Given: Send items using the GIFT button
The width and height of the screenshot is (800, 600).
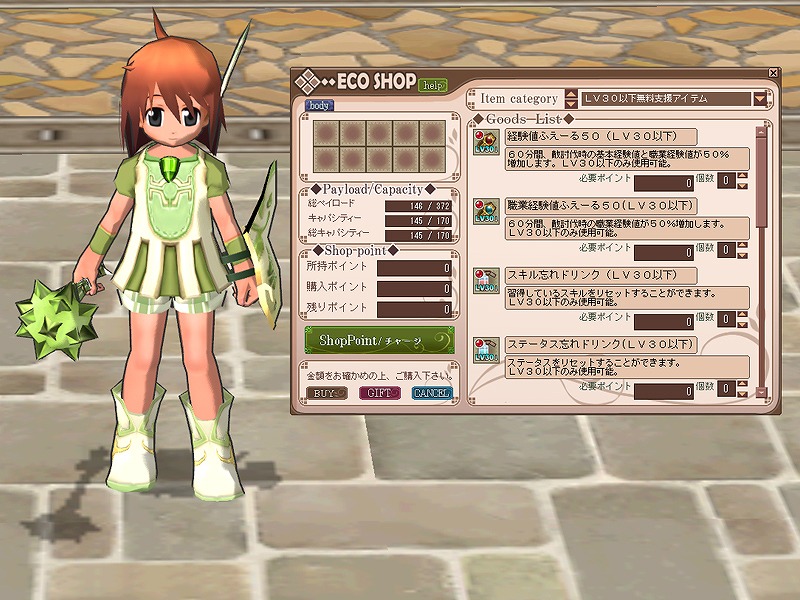Looking at the screenshot, I should click(x=379, y=393).
